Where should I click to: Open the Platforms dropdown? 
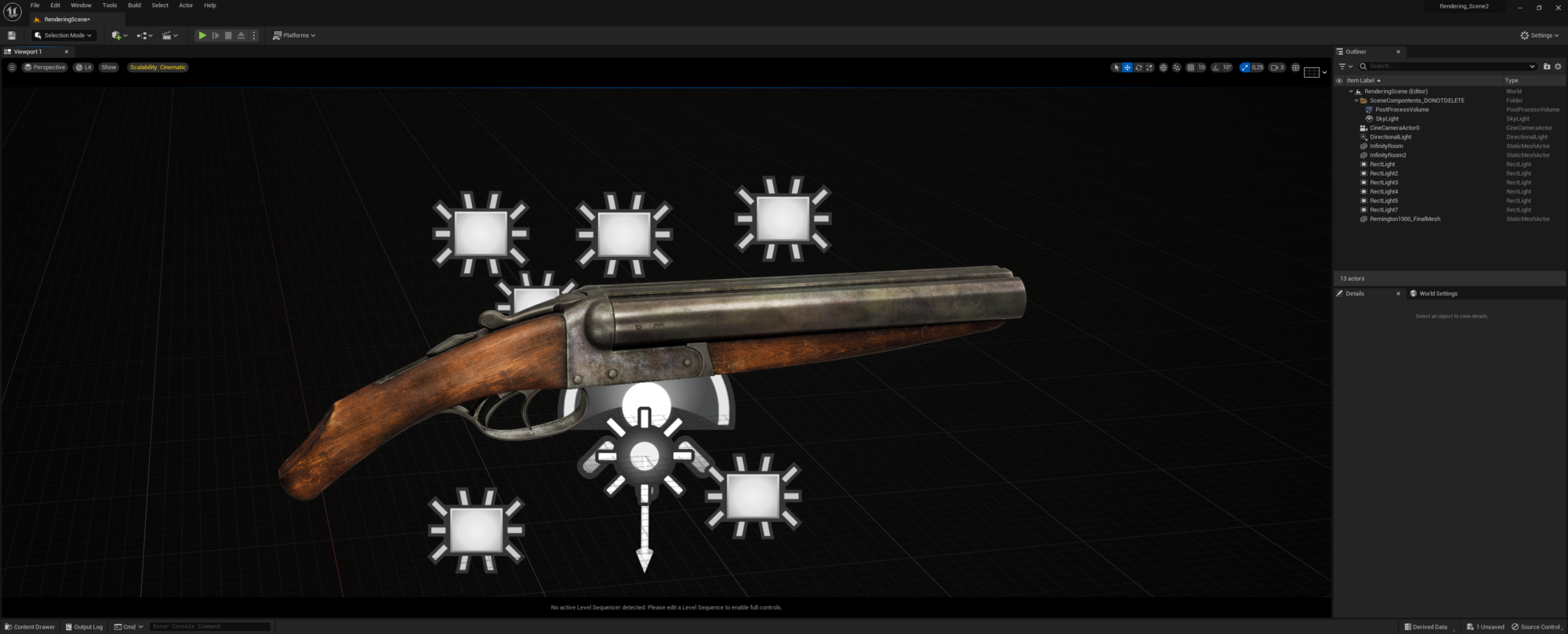coord(294,35)
